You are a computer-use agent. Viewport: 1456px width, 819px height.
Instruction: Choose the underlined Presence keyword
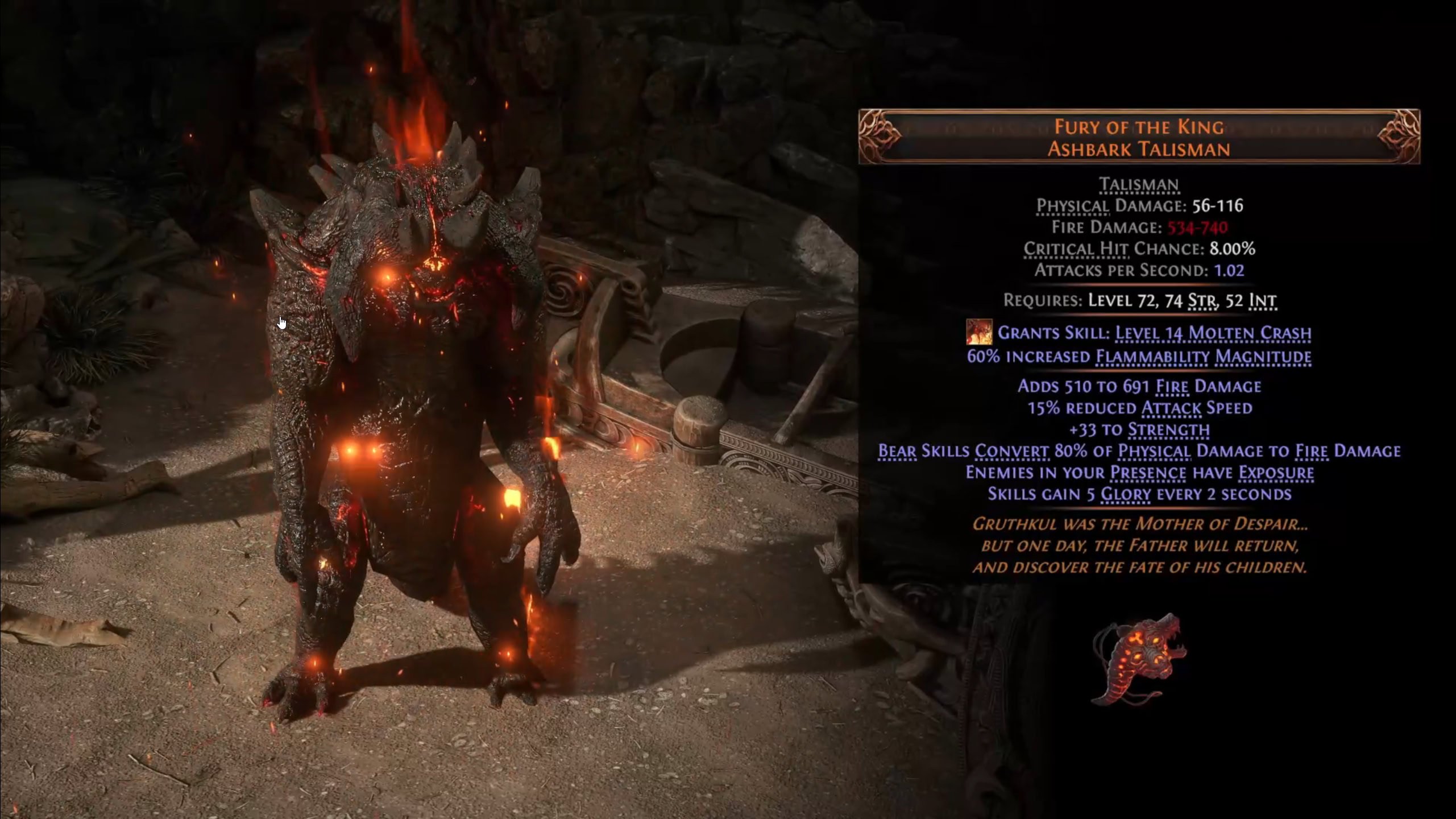click(x=1148, y=473)
